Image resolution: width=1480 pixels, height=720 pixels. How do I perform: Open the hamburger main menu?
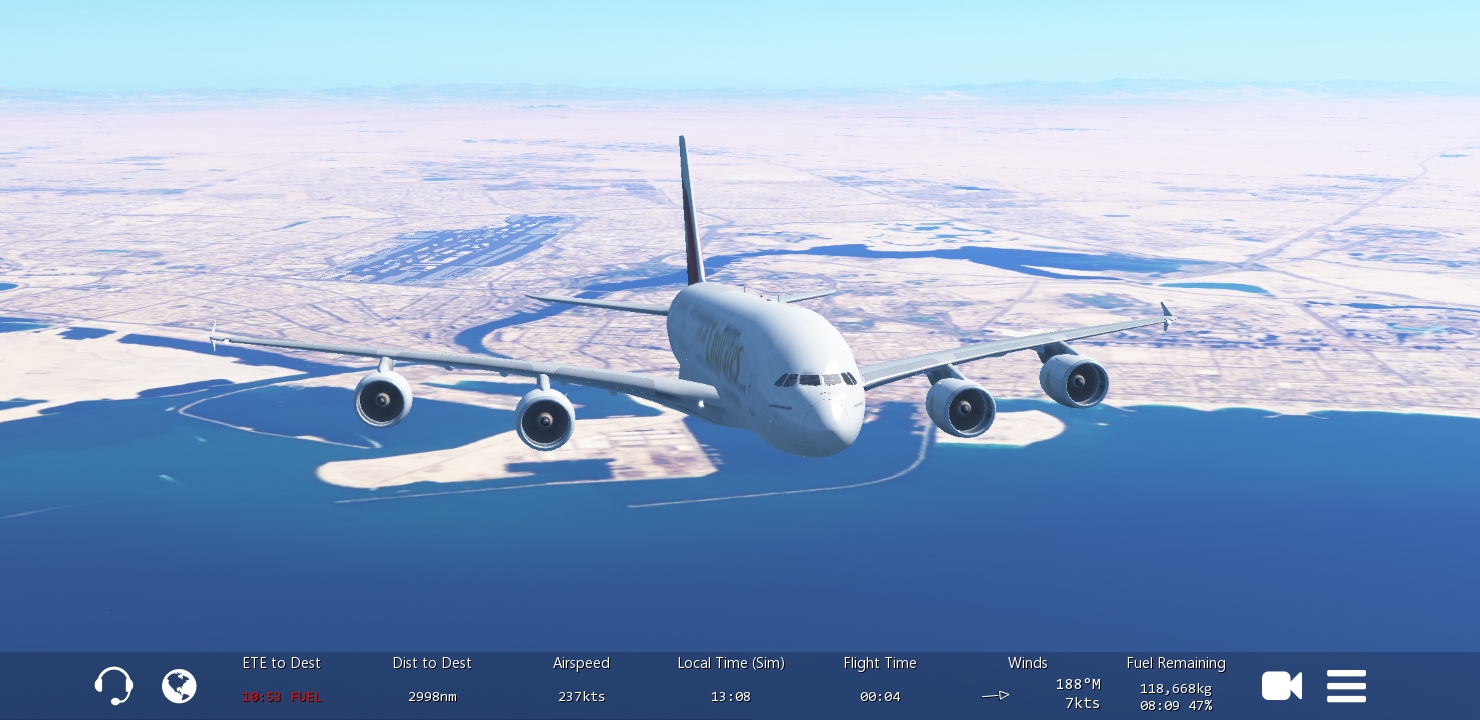[1346, 686]
